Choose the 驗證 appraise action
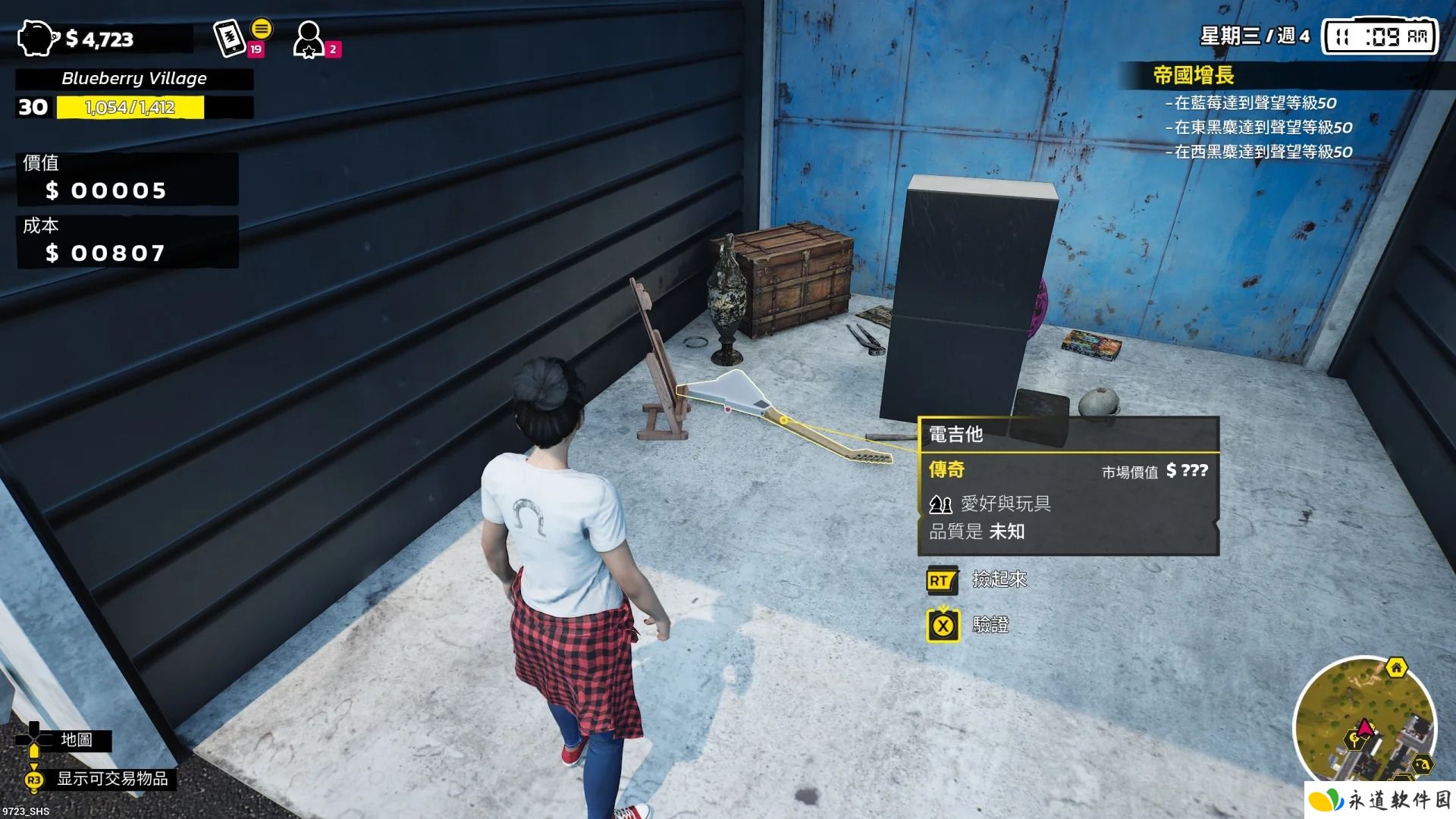 [x=990, y=626]
